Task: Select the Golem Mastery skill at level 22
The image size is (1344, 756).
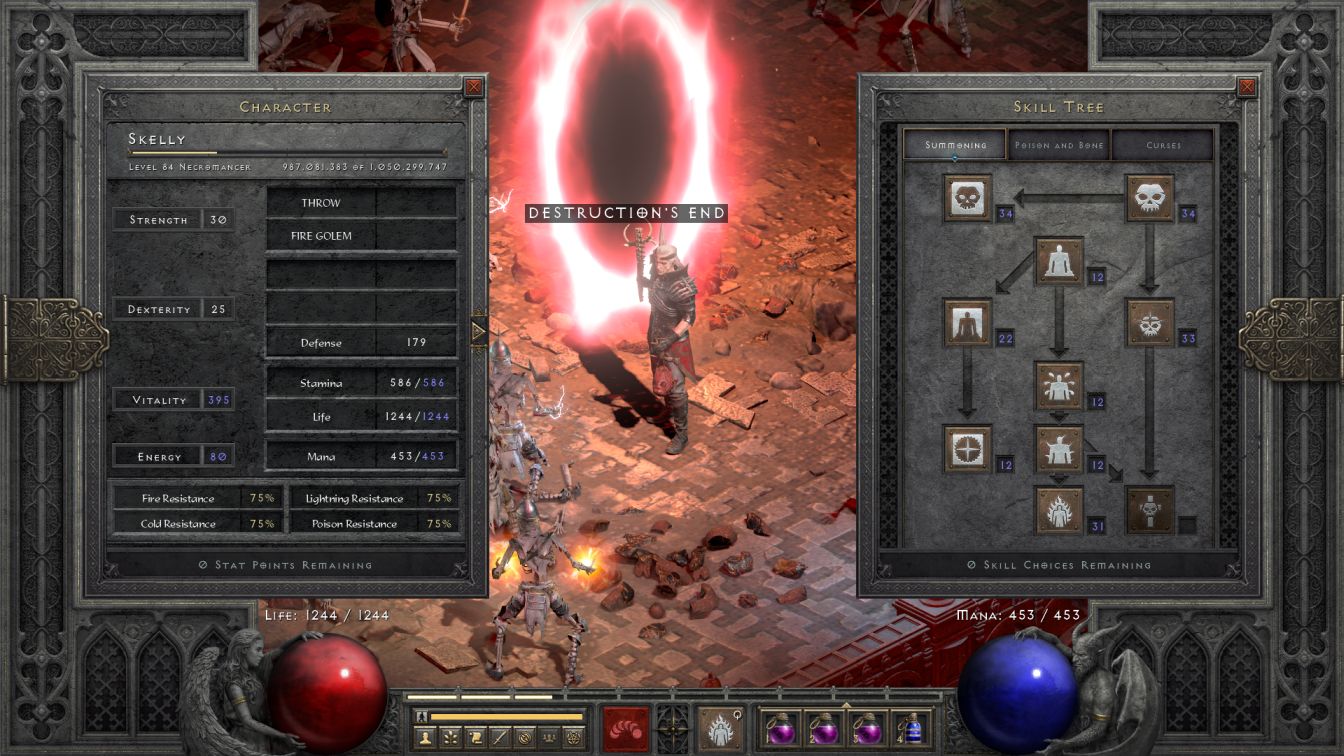Action: tap(967, 323)
